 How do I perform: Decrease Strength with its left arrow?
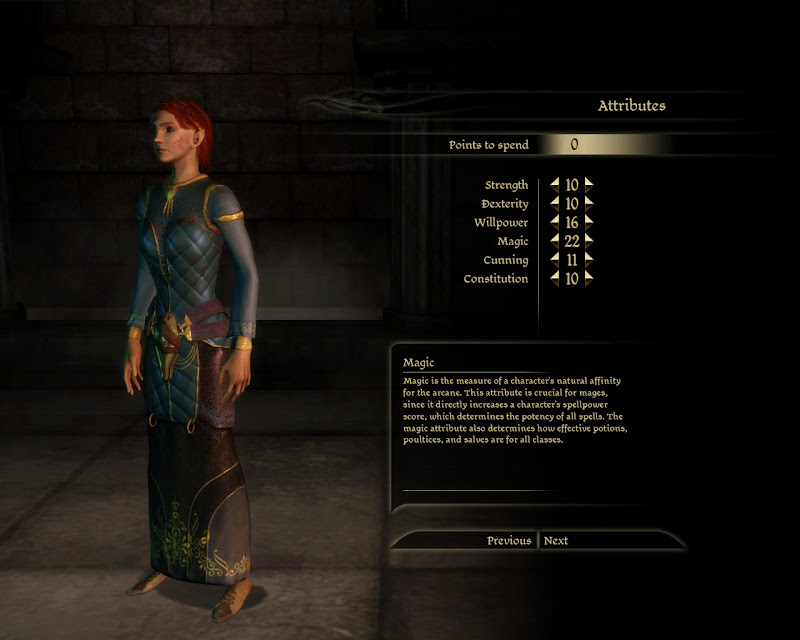pos(555,185)
